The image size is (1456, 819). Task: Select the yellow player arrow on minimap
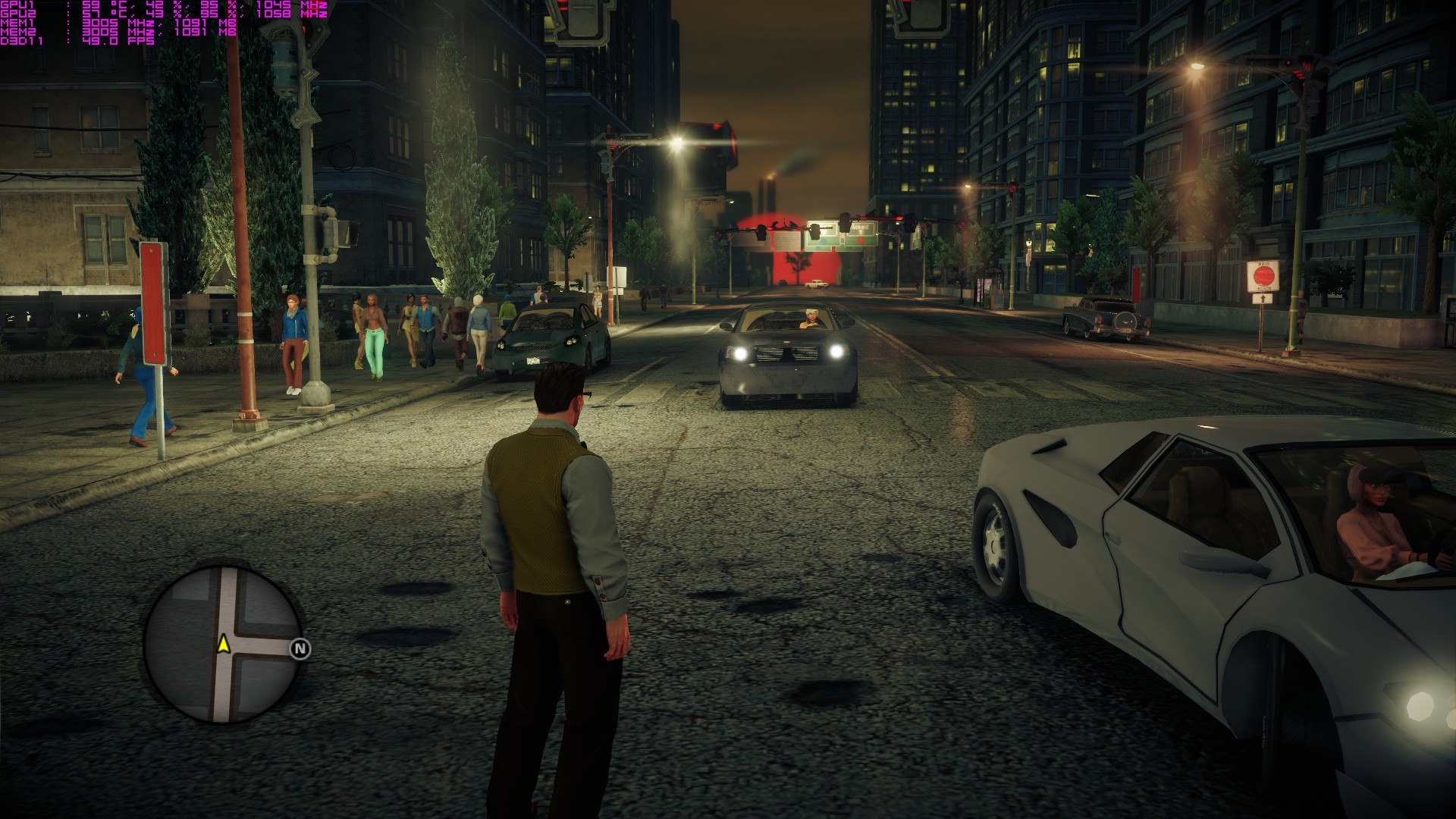pyautogui.click(x=224, y=644)
